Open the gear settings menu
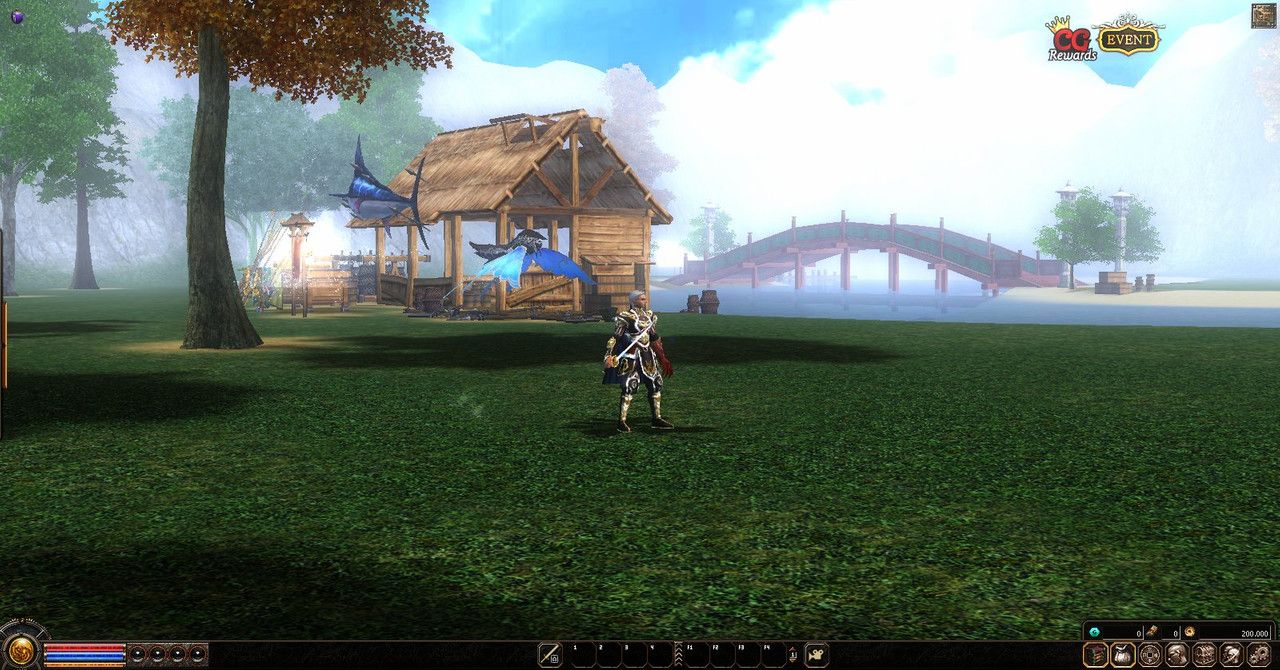Viewport: 1280px width, 670px height. (1259, 654)
